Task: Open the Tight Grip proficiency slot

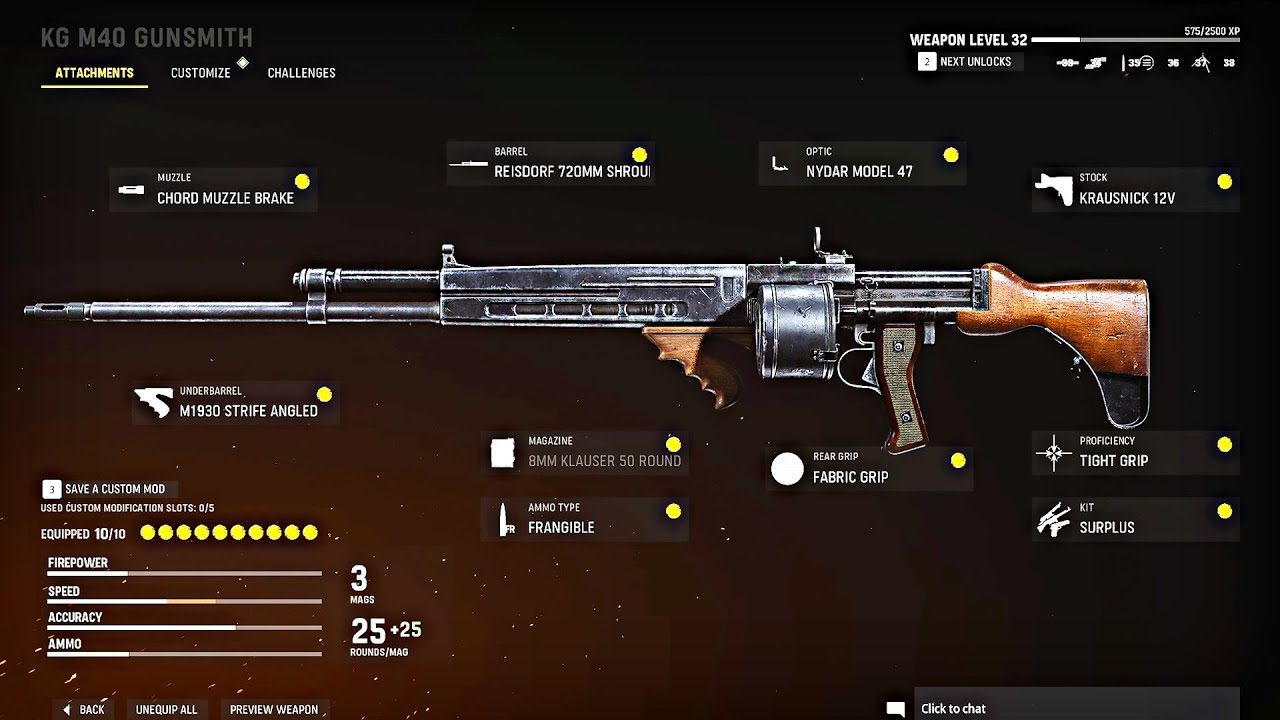Action: coord(1135,452)
